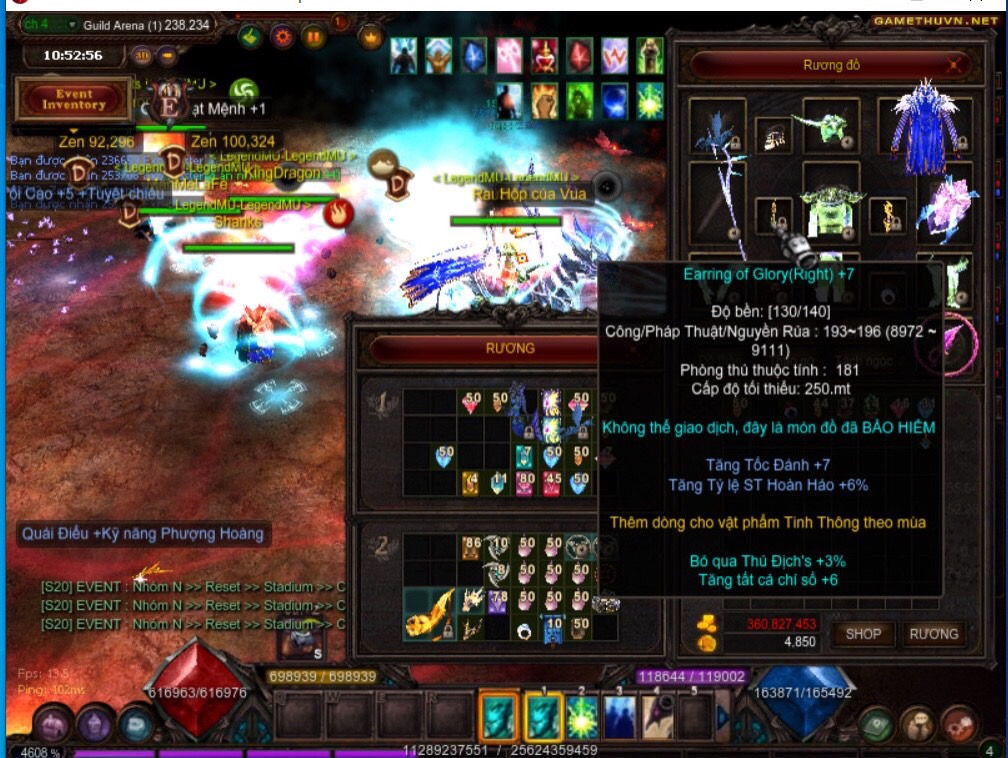
Task: Activate the blue silhouettes skill in slot 3
Action: [620, 716]
